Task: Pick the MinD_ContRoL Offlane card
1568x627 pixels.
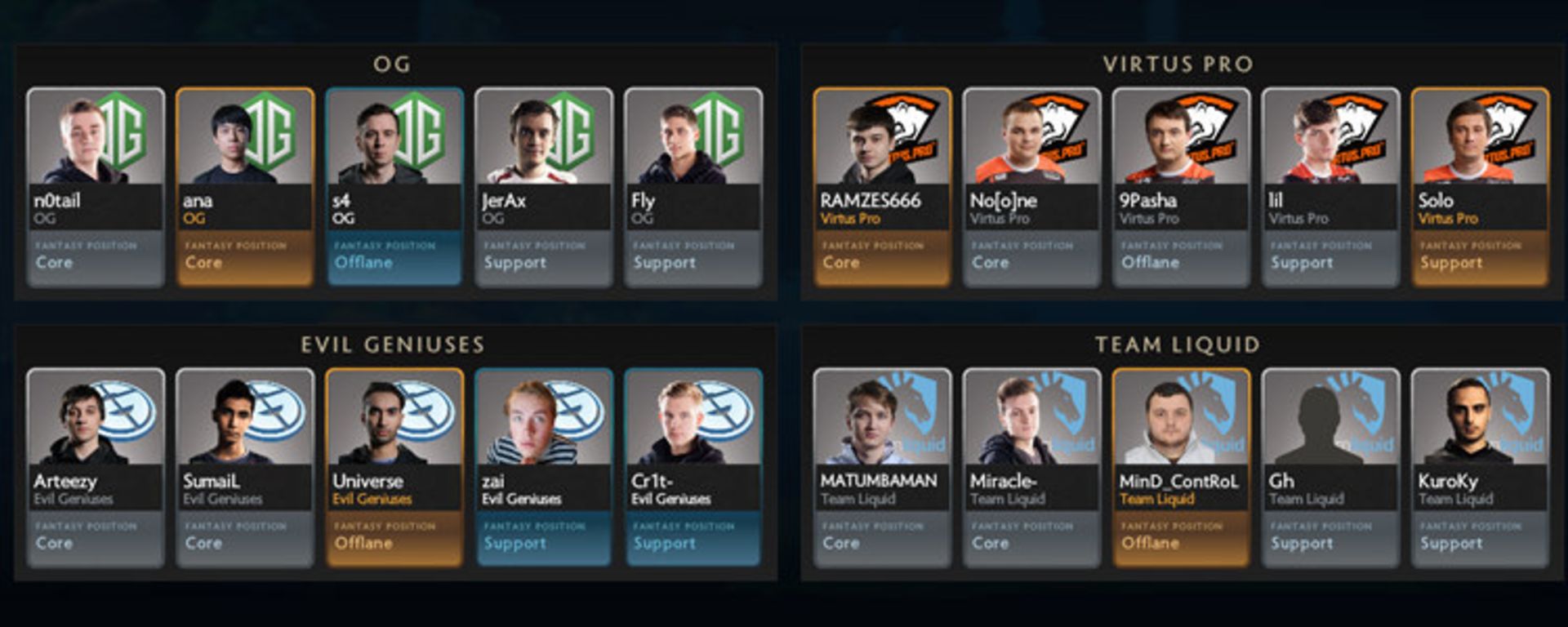Action: [x=1181, y=468]
